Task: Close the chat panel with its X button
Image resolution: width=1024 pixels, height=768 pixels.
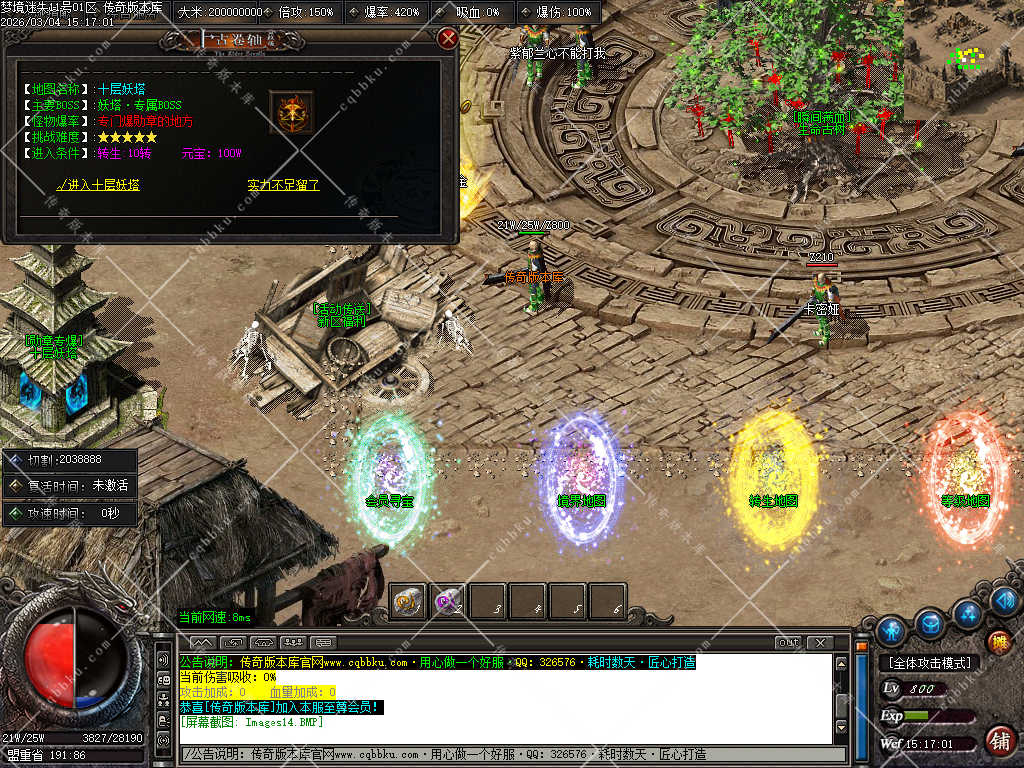Action: click(x=819, y=642)
